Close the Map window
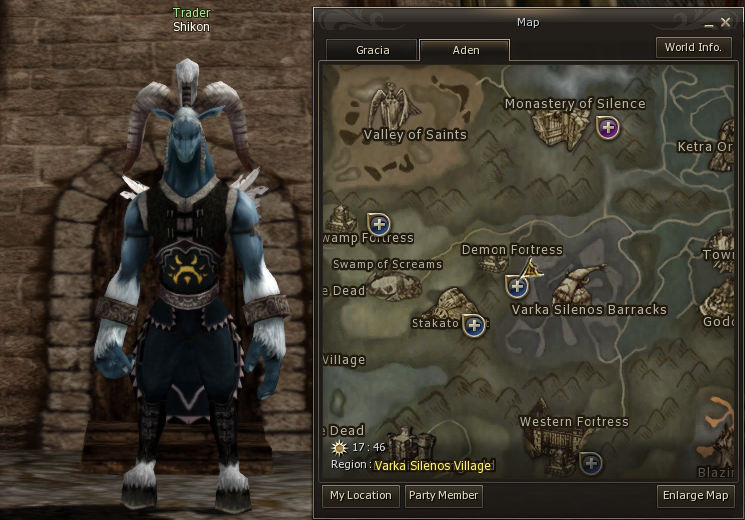Screen dimensions: 745x520 (x=725, y=22)
